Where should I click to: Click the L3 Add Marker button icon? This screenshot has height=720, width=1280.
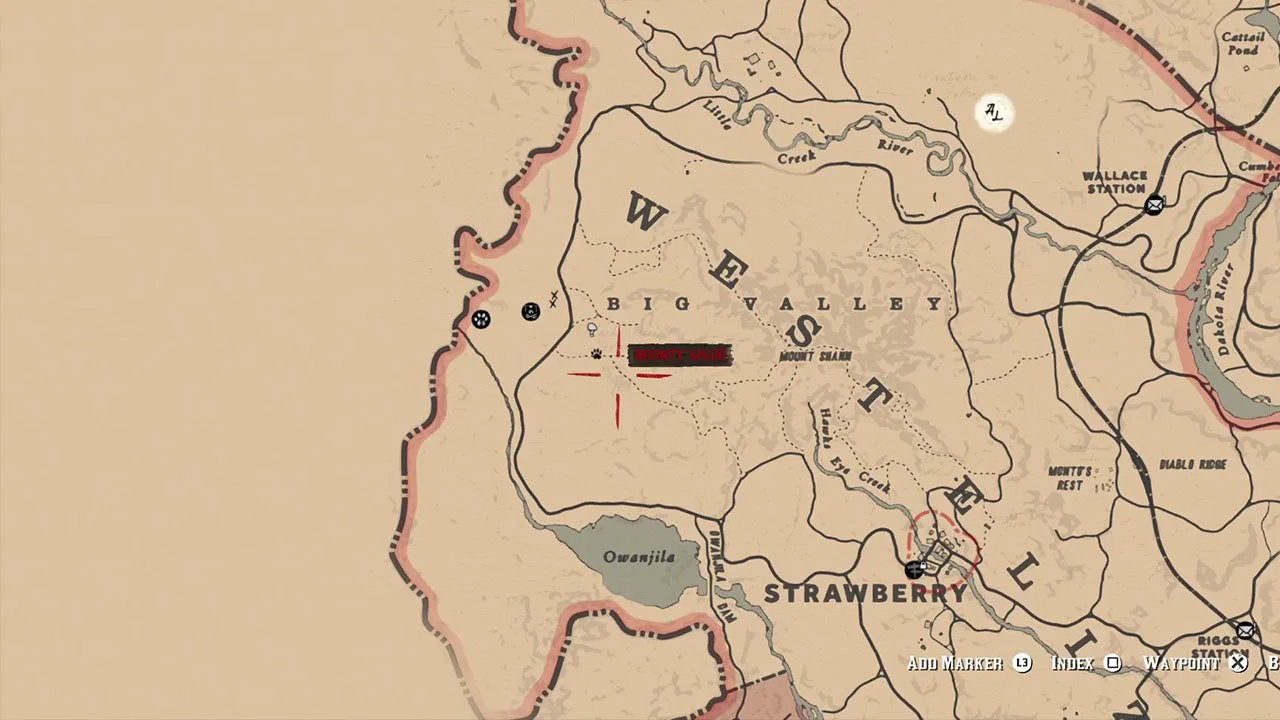coord(1021,663)
